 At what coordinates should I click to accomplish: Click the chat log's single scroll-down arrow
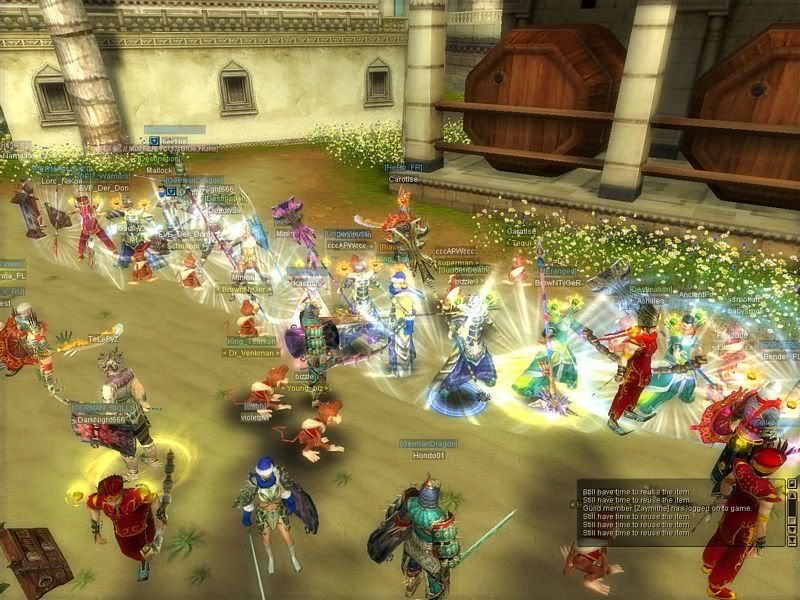click(x=792, y=529)
